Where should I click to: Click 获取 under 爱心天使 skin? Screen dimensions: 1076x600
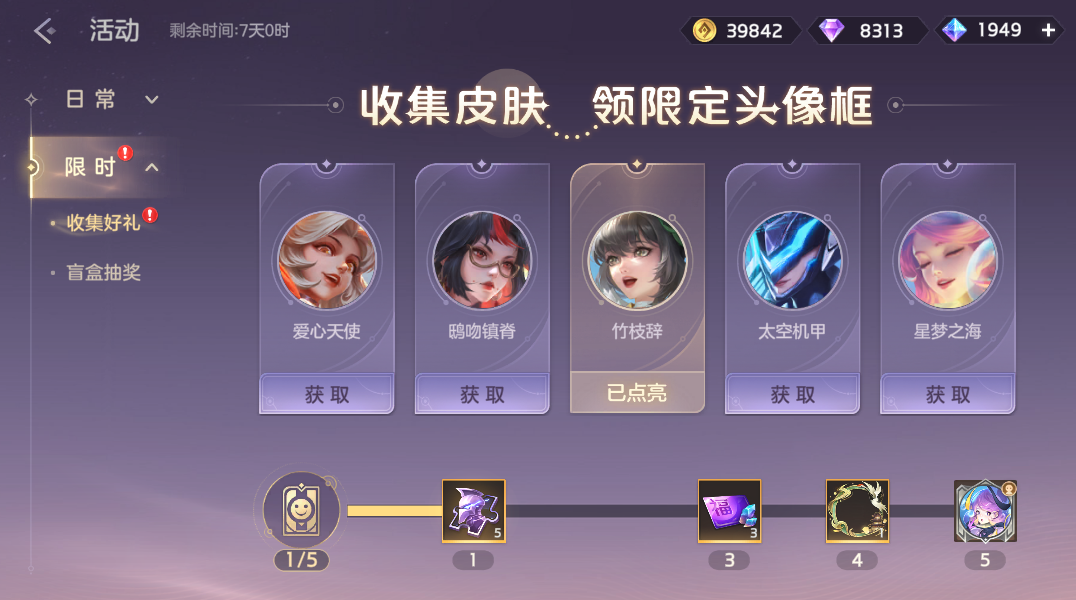(327, 394)
